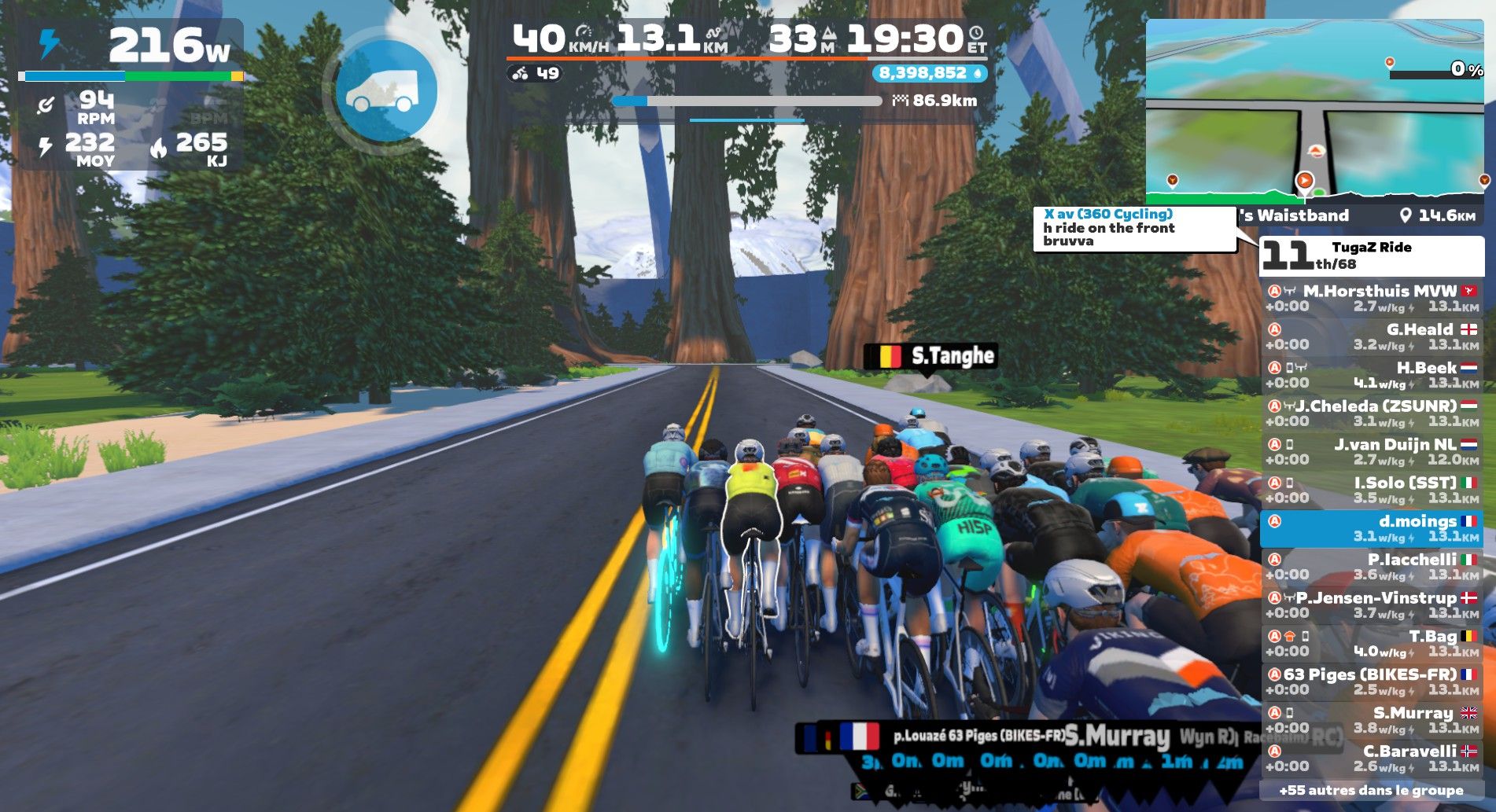Select the S.Tanghe rider name tag
Image resolution: width=1496 pixels, height=812 pixels.
coord(930,357)
